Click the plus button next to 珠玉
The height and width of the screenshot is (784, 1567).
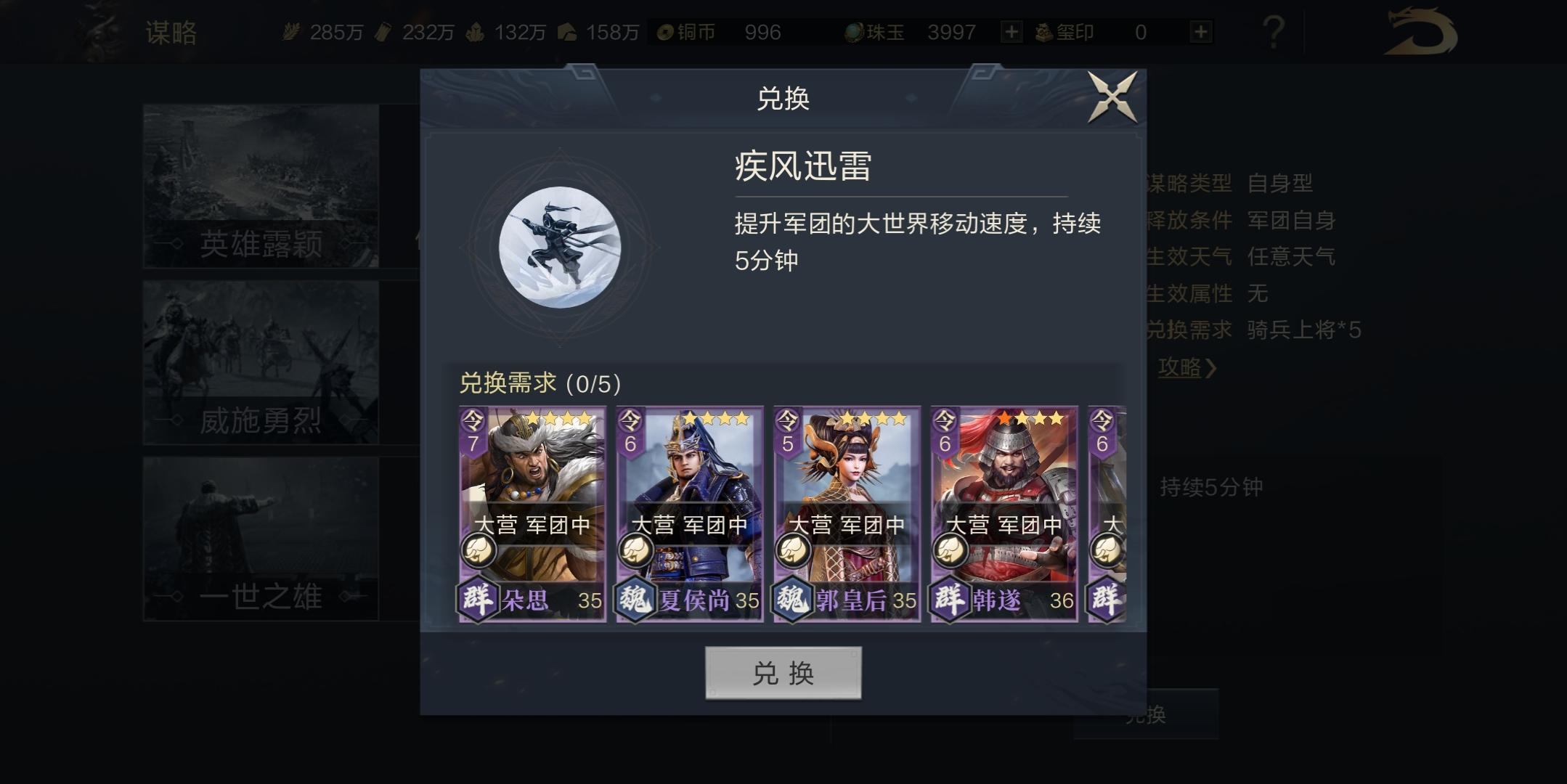[1011, 32]
